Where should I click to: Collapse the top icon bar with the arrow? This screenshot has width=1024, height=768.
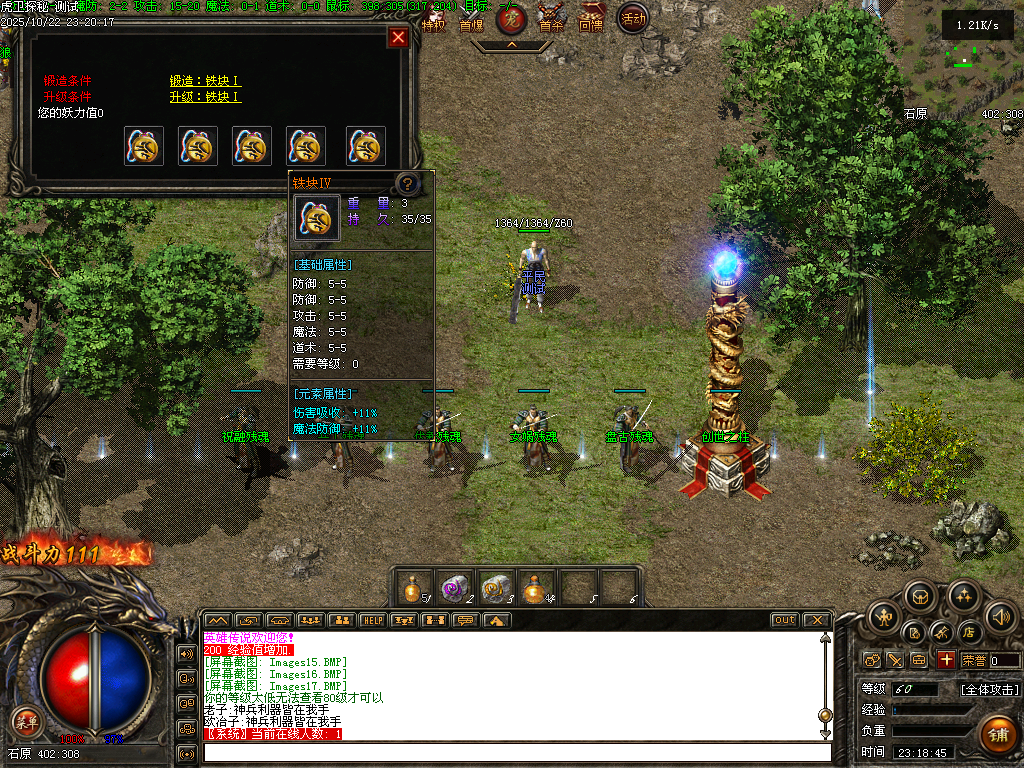tap(511, 45)
